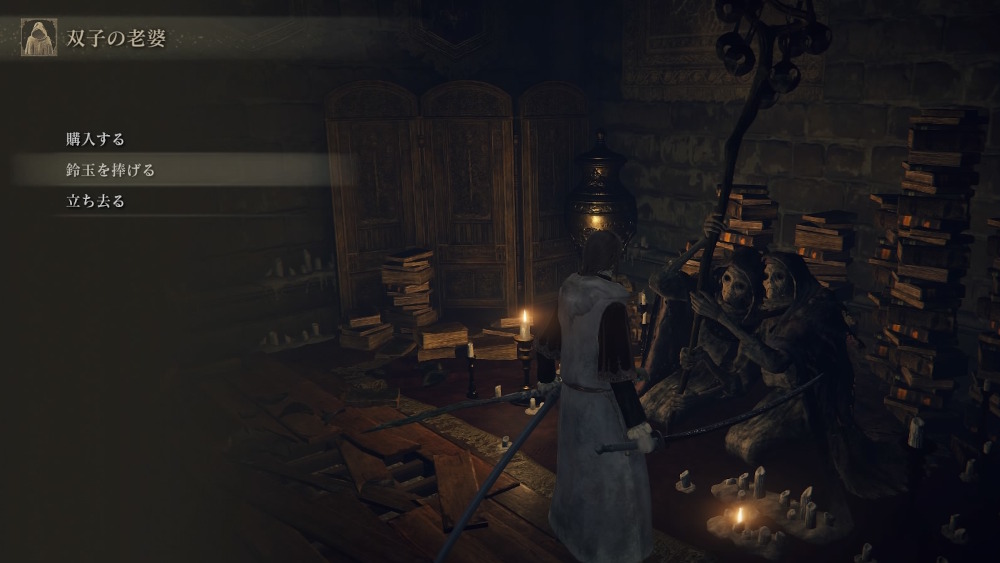The height and width of the screenshot is (563, 1000).
Task: Choose the 購入する option
Action: (95, 139)
